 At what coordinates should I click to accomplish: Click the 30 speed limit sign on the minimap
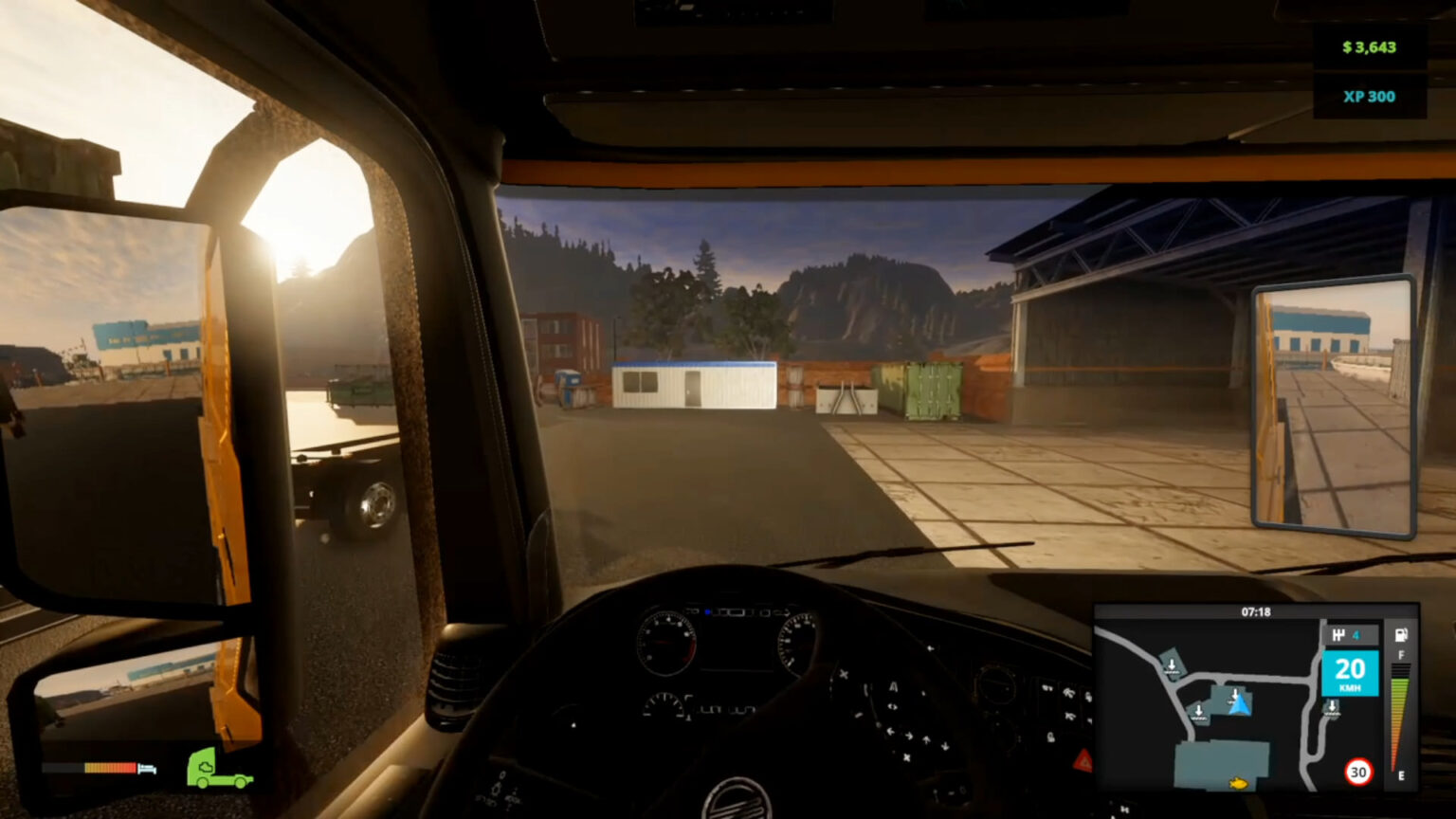tap(1356, 770)
